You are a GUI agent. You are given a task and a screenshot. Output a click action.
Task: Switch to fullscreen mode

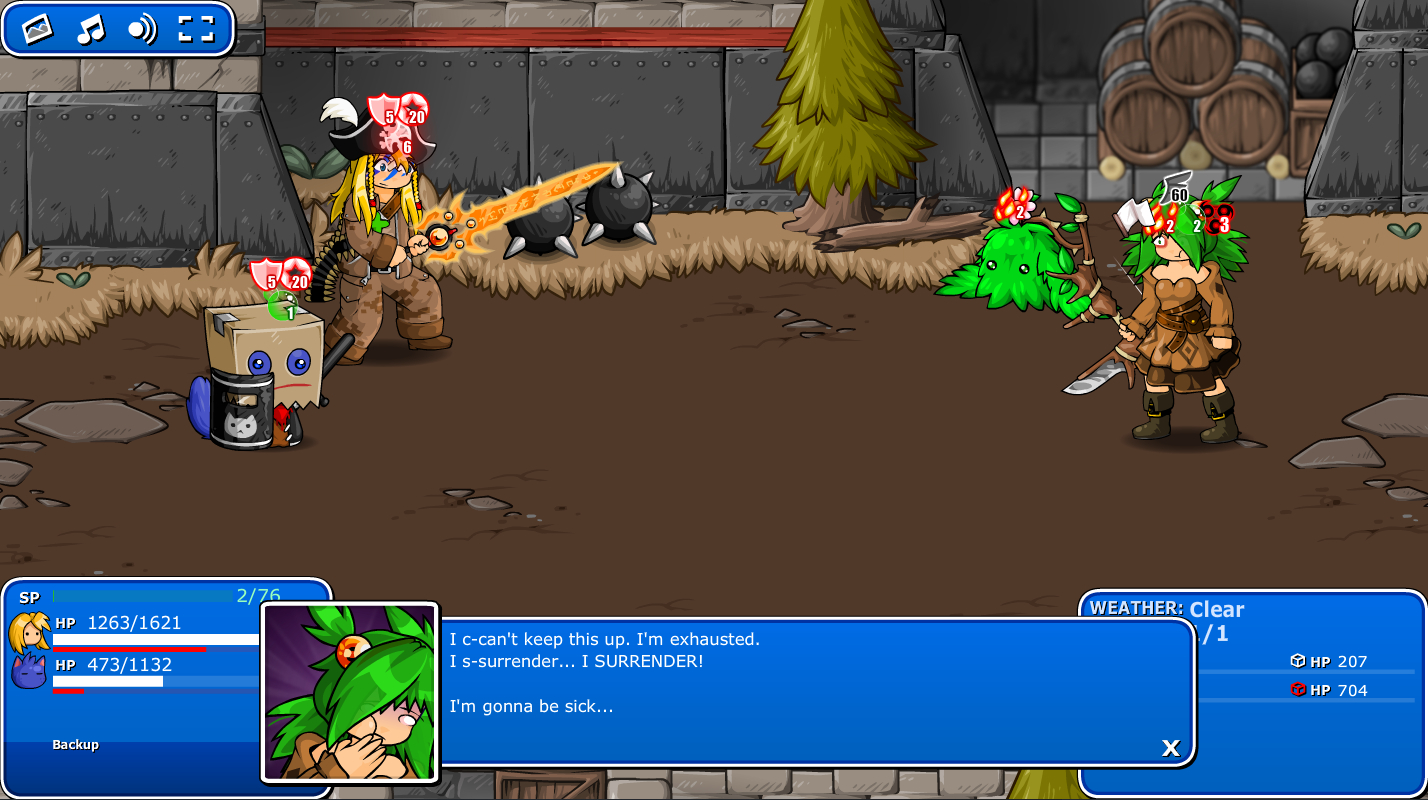tap(196, 29)
